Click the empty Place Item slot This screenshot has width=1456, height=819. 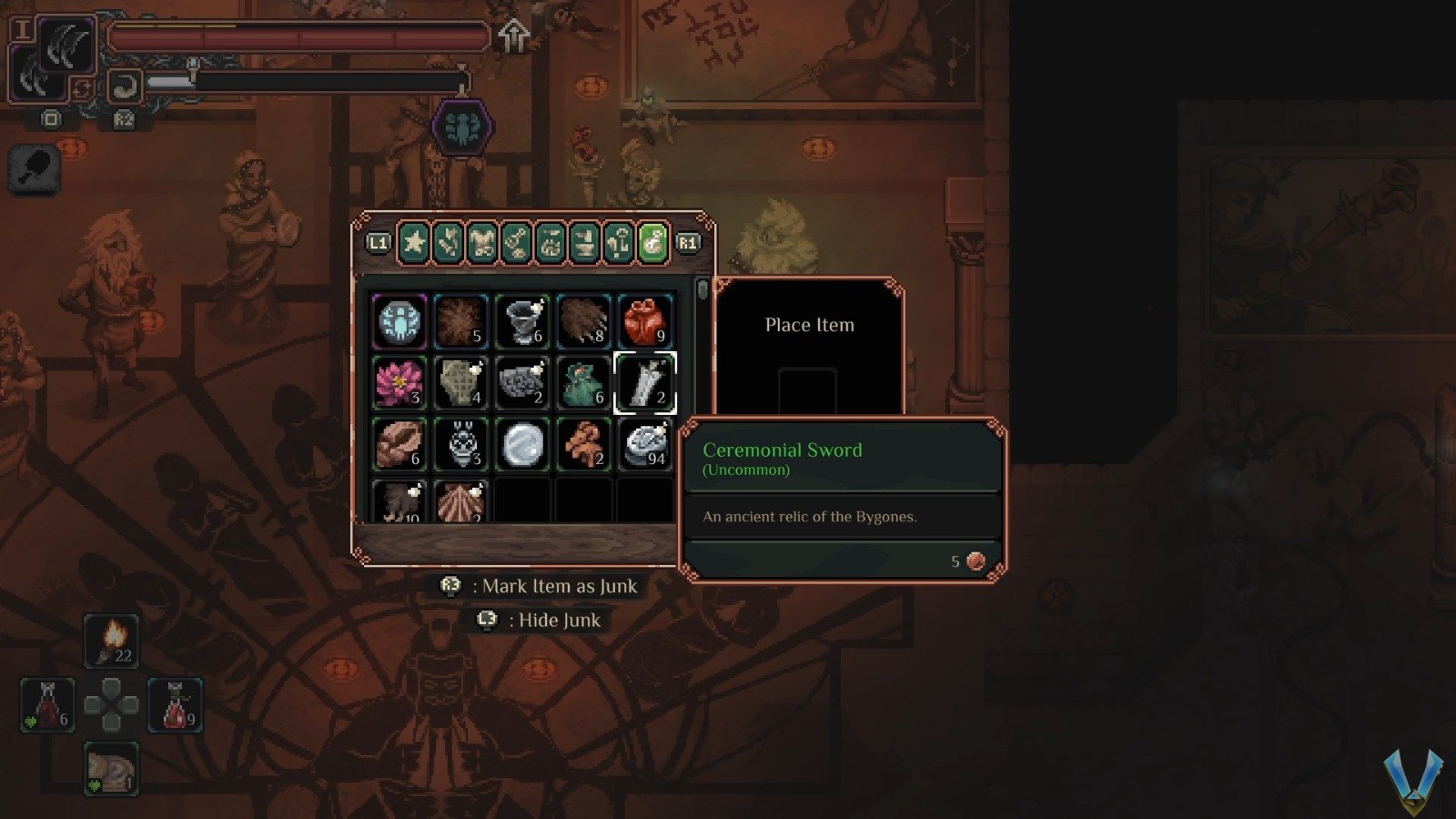point(807,391)
